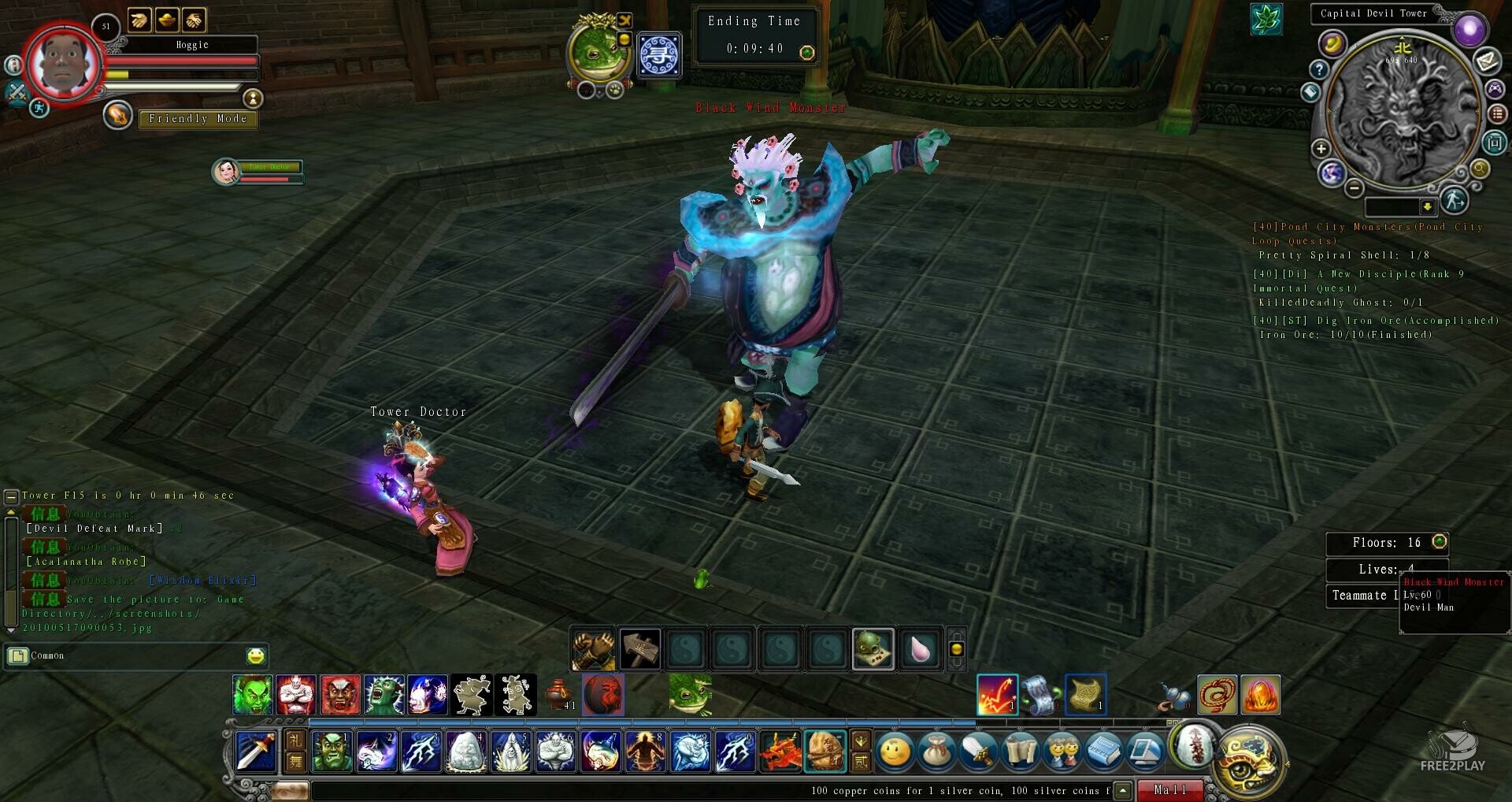Activate the sword basic attack icon
The height and width of the screenshot is (802, 1512).
256,751
